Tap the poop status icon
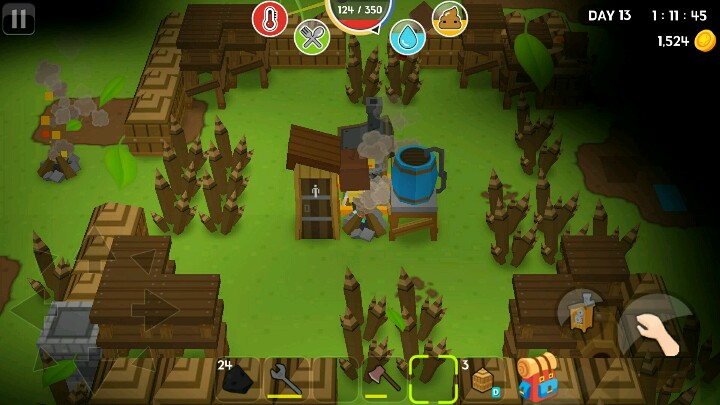Screen dimensions: 720x405 click(450, 18)
